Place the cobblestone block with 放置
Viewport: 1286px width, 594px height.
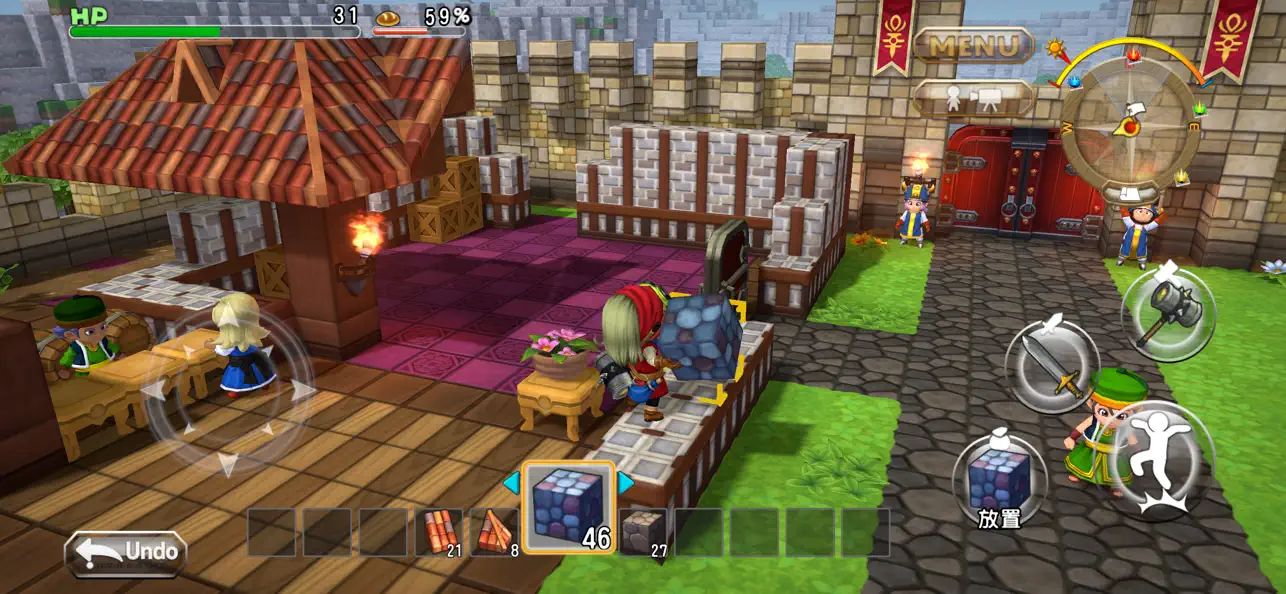pos(999,481)
